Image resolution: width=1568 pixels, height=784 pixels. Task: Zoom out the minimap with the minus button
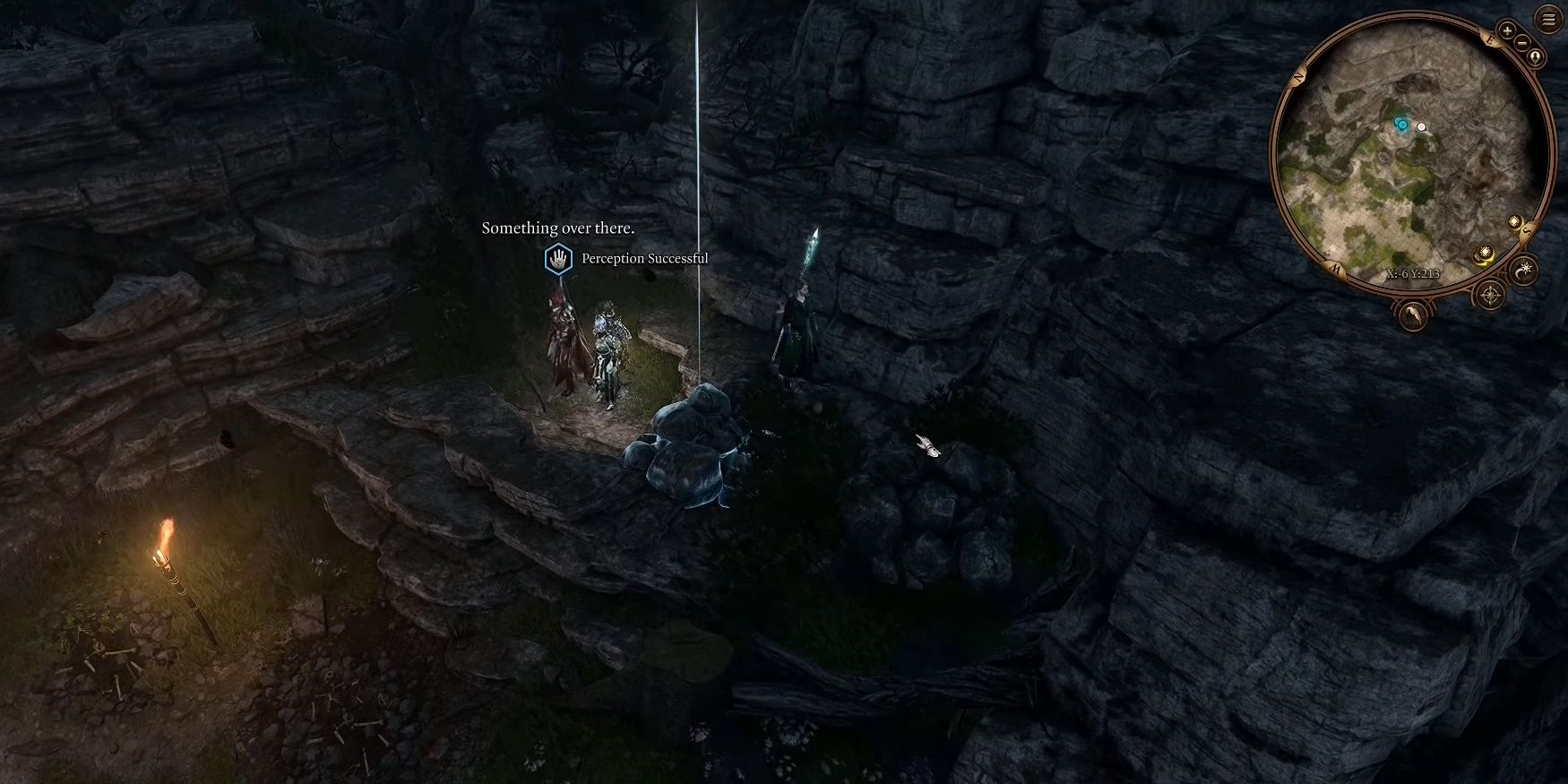tap(1522, 43)
